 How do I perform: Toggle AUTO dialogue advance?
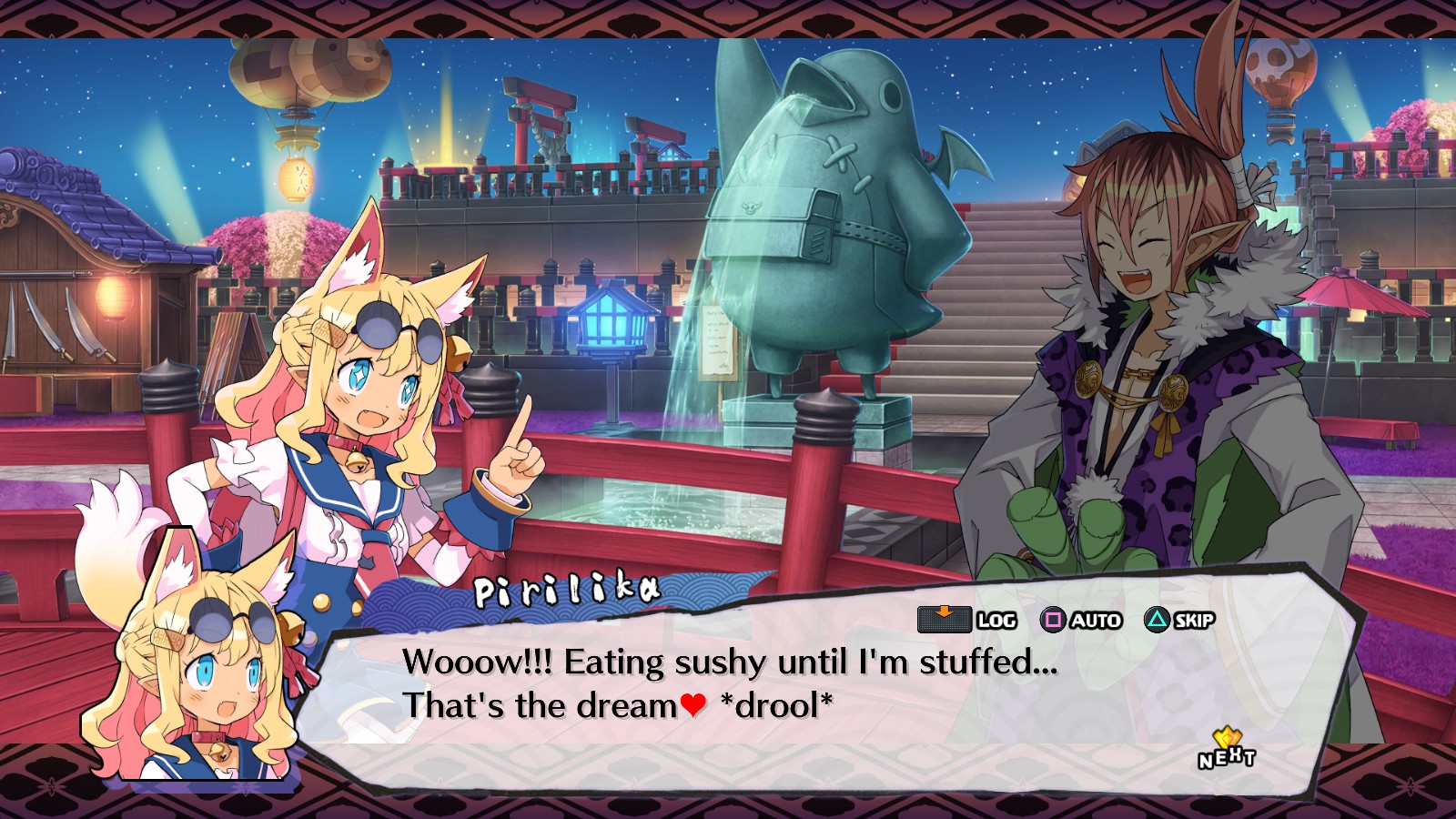[x=1081, y=621]
